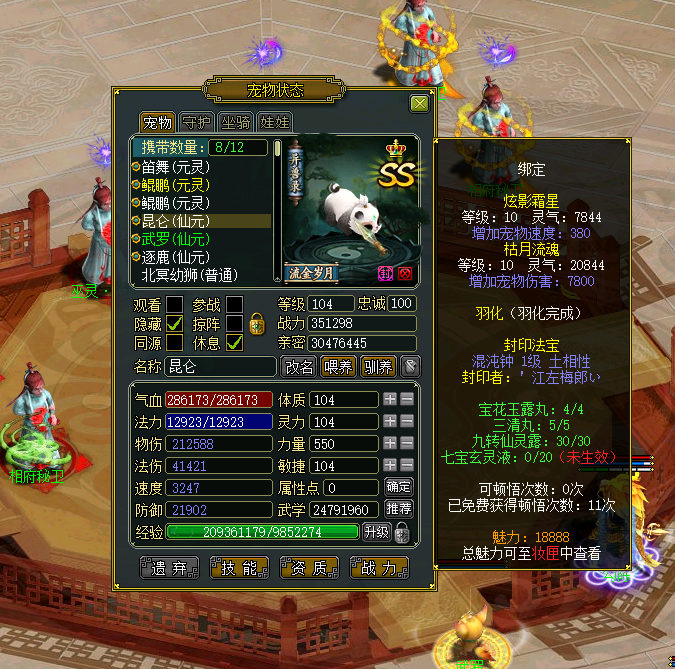Close the 宠物状态 pet status window
This screenshot has height=669, width=675.
(419, 103)
